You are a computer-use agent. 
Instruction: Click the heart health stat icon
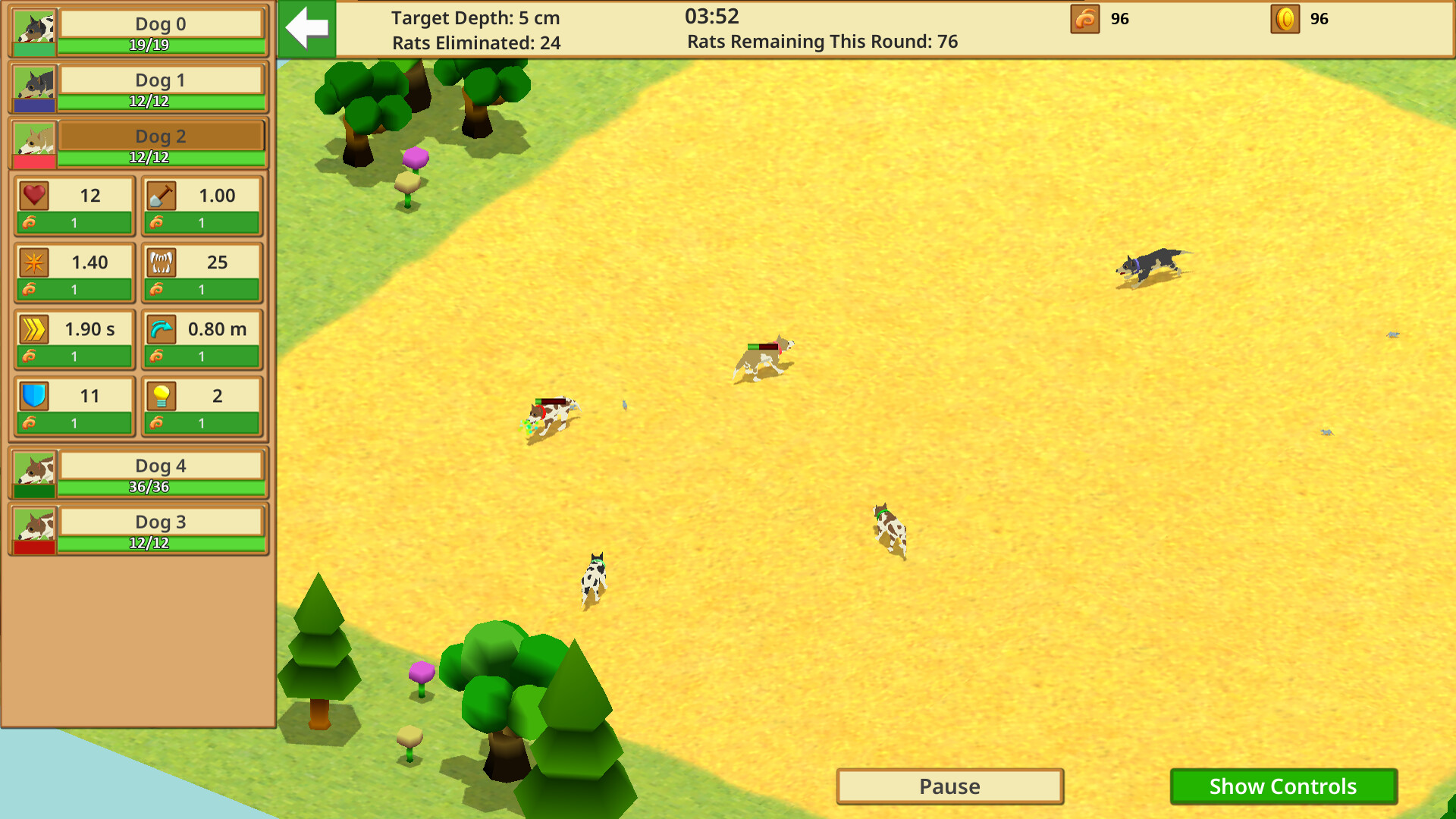point(33,195)
